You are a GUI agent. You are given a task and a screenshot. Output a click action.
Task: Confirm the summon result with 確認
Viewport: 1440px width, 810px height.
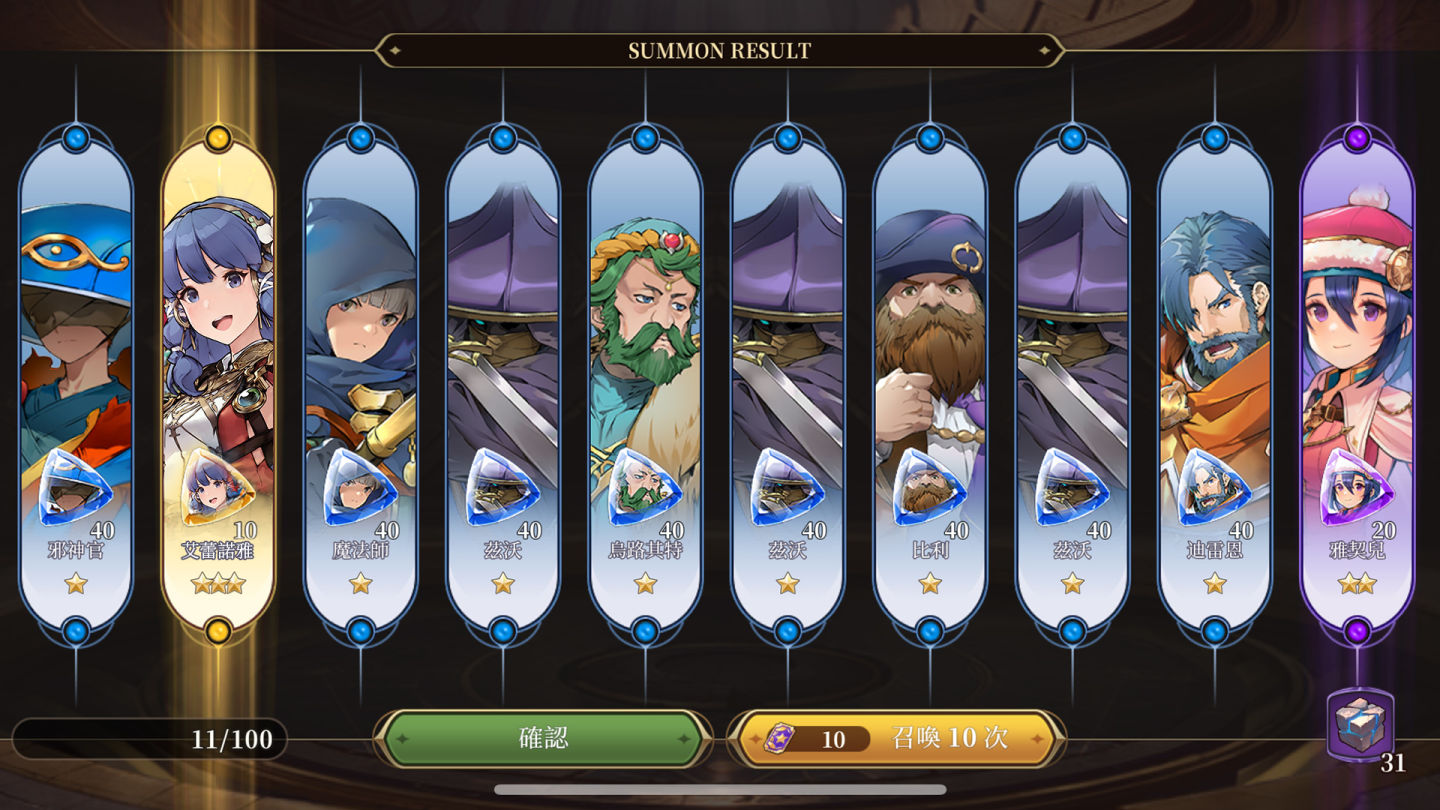(543, 739)
